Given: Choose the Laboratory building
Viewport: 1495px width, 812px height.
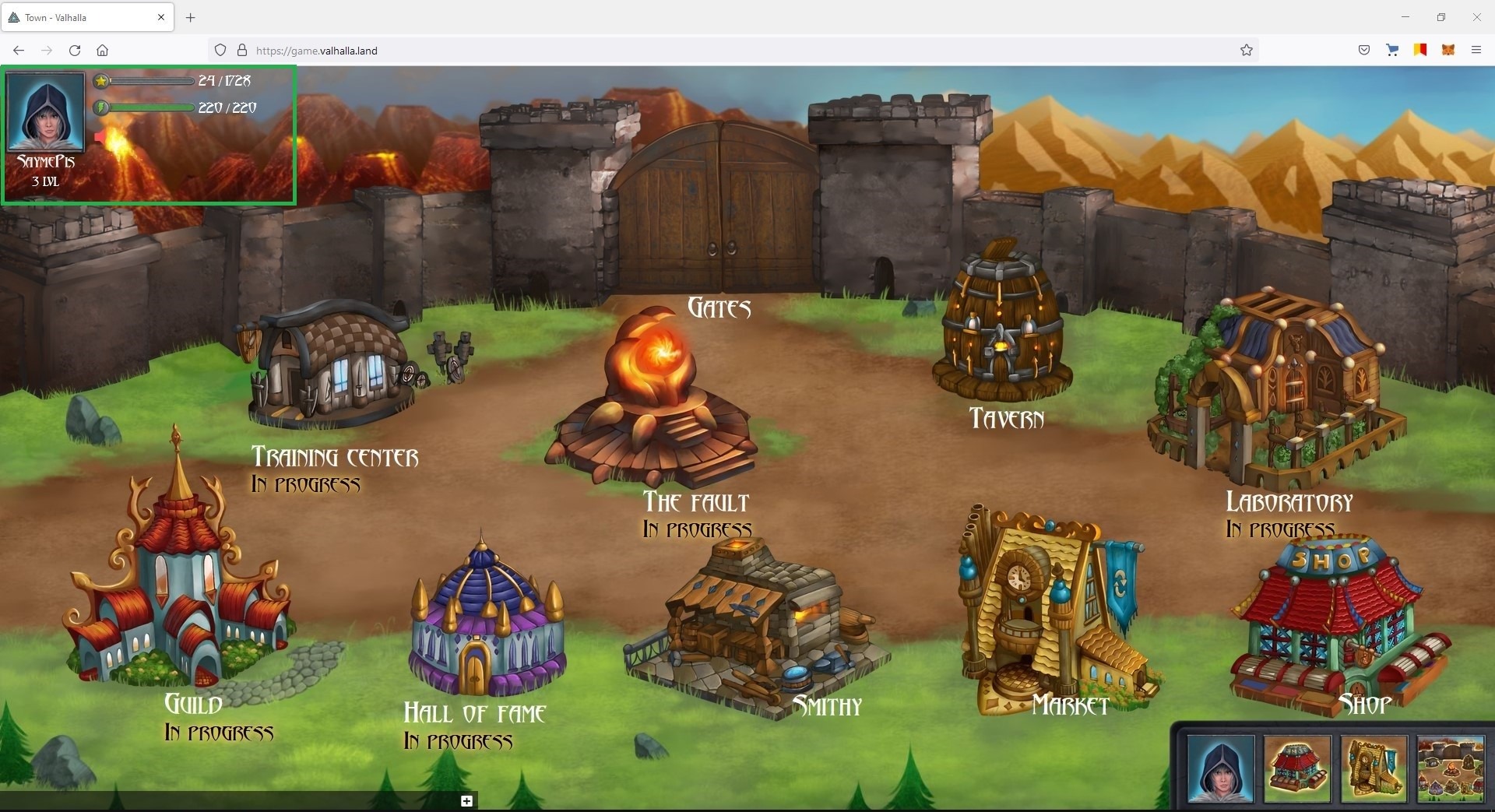Looking at the screenshot, I should pos(1277,389).
